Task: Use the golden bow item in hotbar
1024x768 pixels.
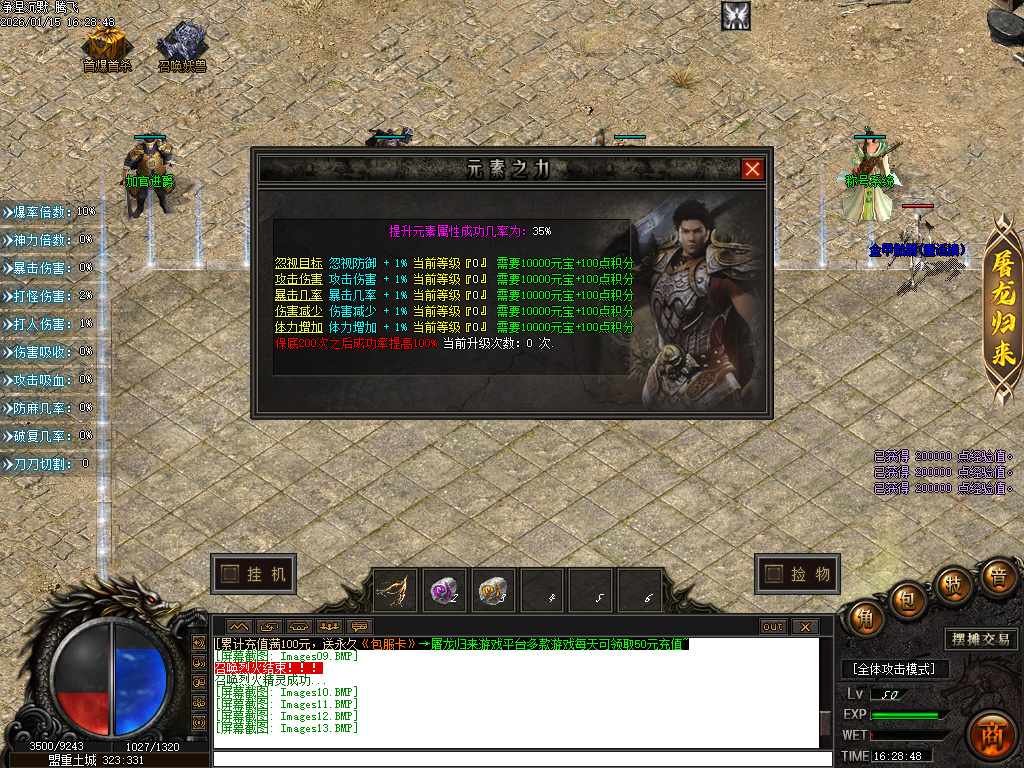Action: (396, 591)
